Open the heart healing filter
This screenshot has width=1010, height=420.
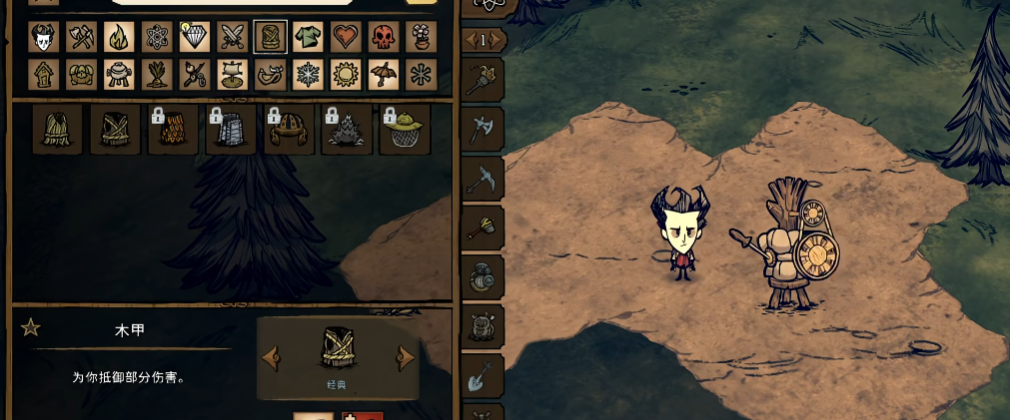point(346,38)
